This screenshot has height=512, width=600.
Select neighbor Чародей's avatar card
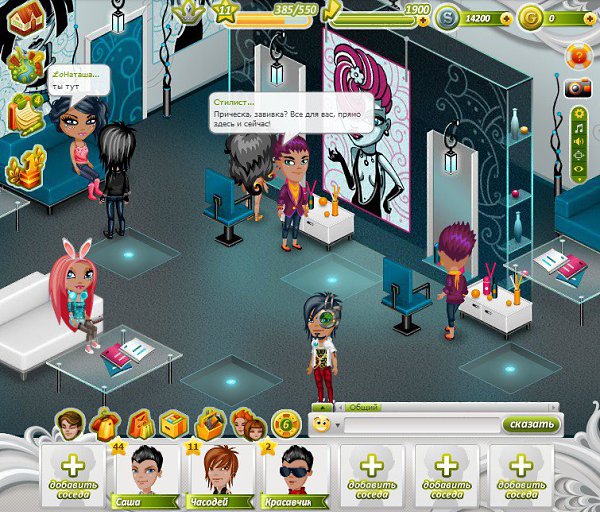click(x=221, y=470)
